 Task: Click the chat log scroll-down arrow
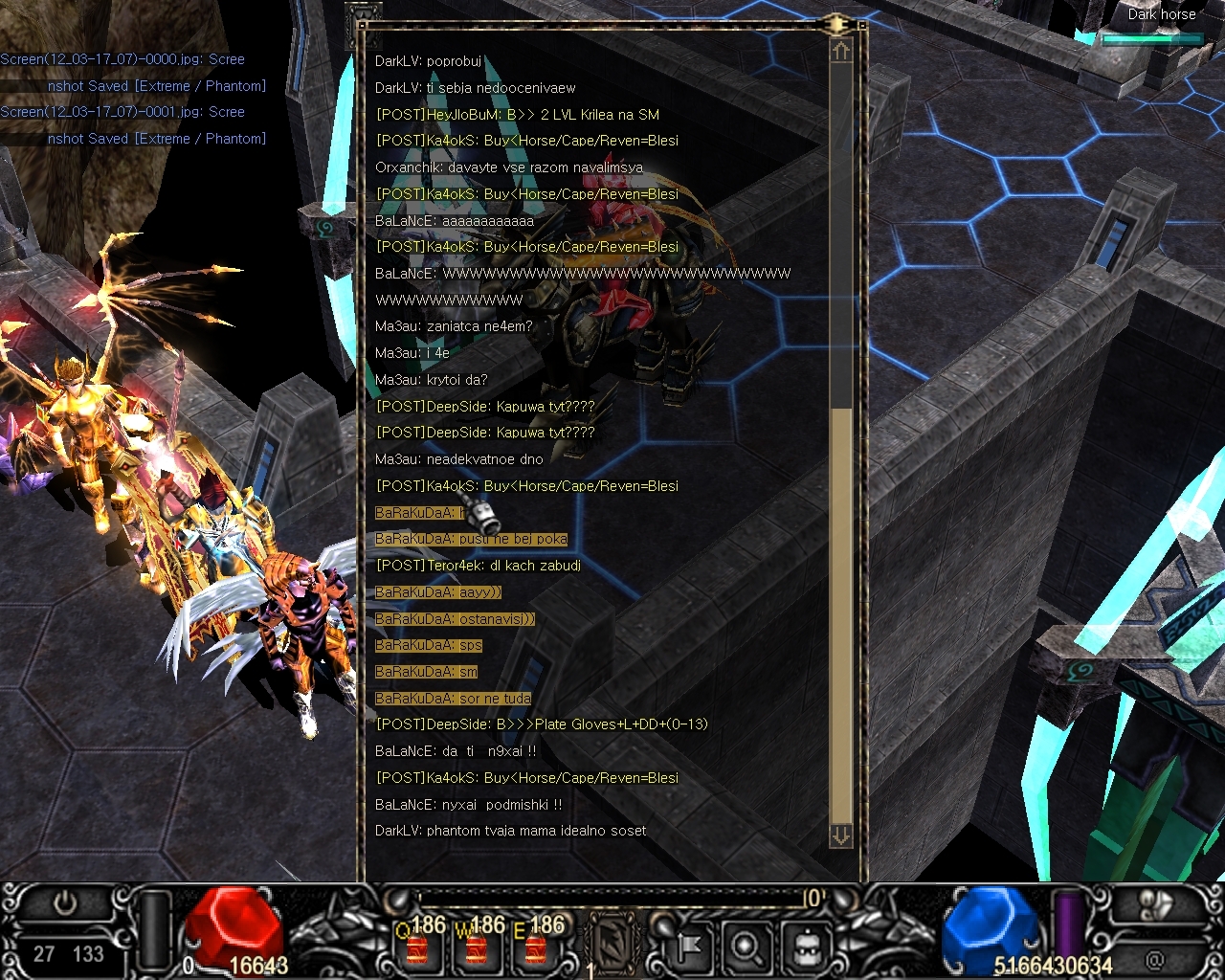pos(840,835)
